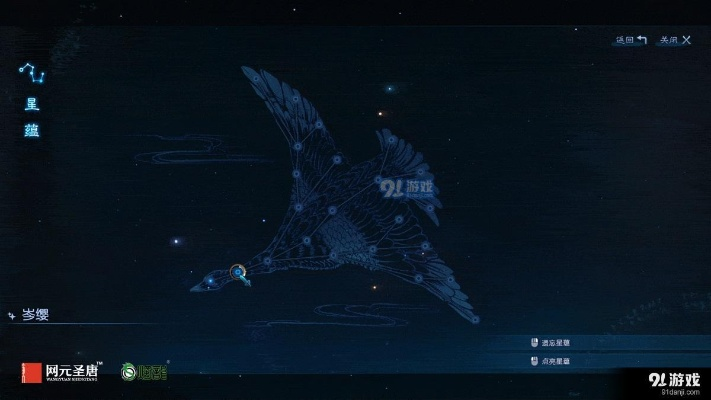This screenshot has width=711, height=400.
Task: Select the orange-ringed star node
Action: [x=237, y=271]
